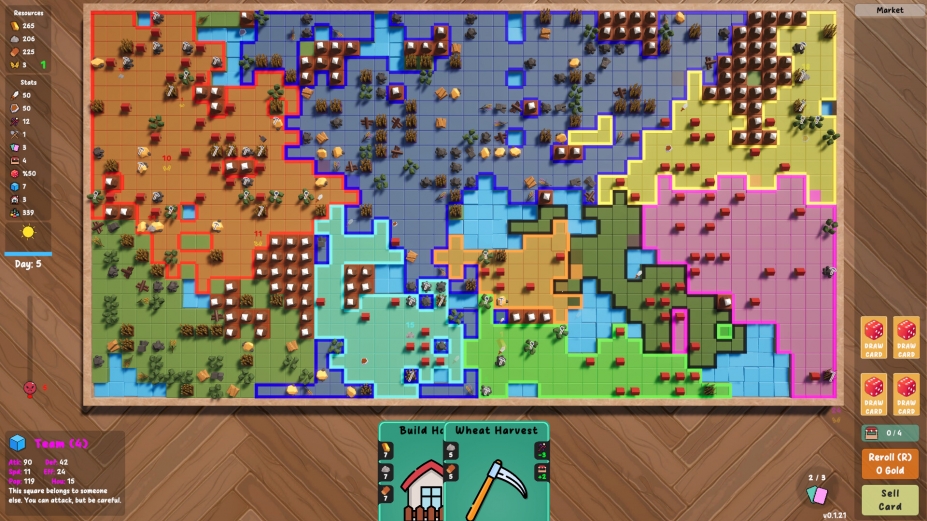The image size is (927, 521).
Task: Open the card deck icon showing 2 / 3
Action: click(x=817, y=493)
